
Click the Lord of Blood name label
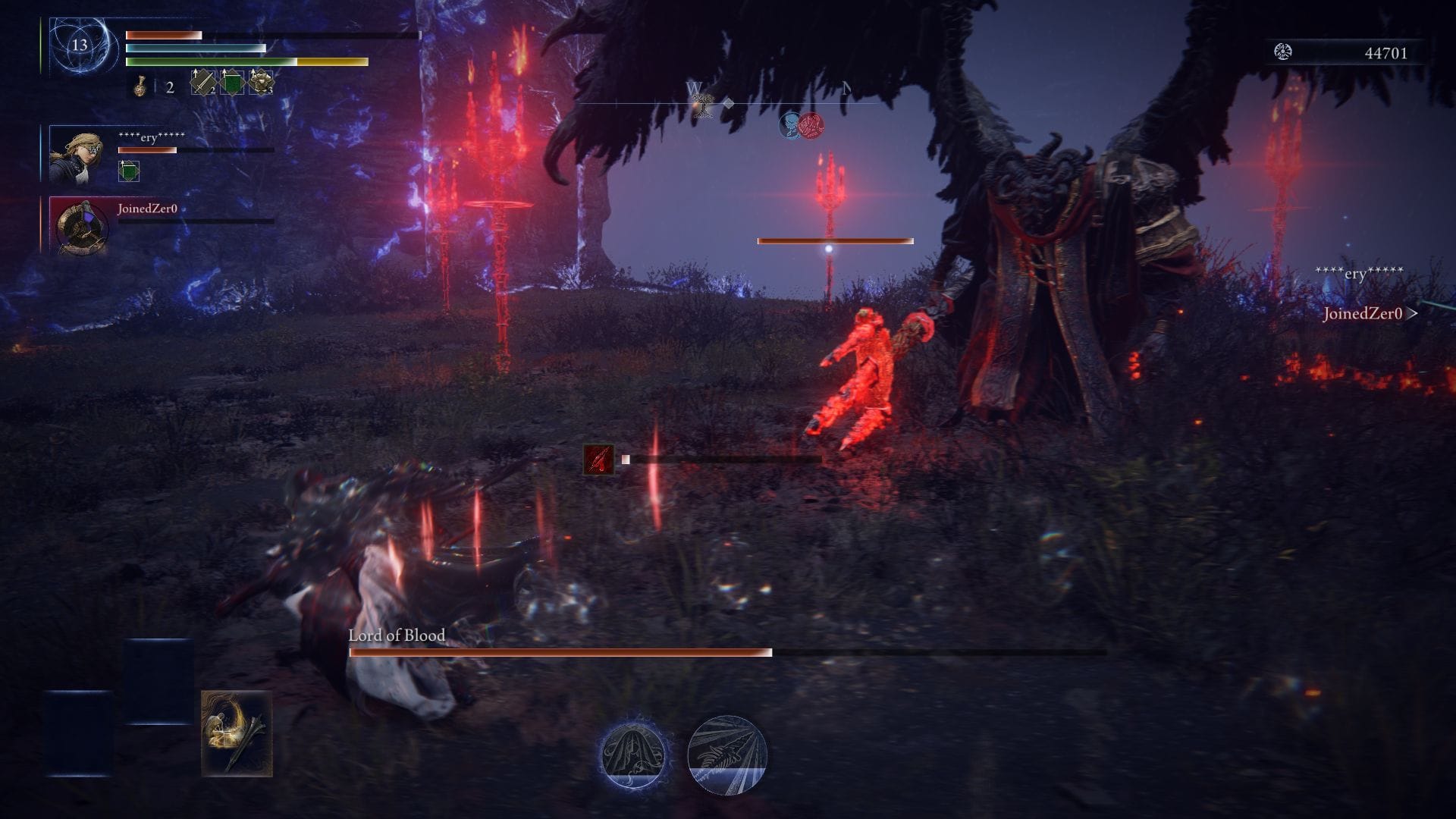(x=397, y=637)
